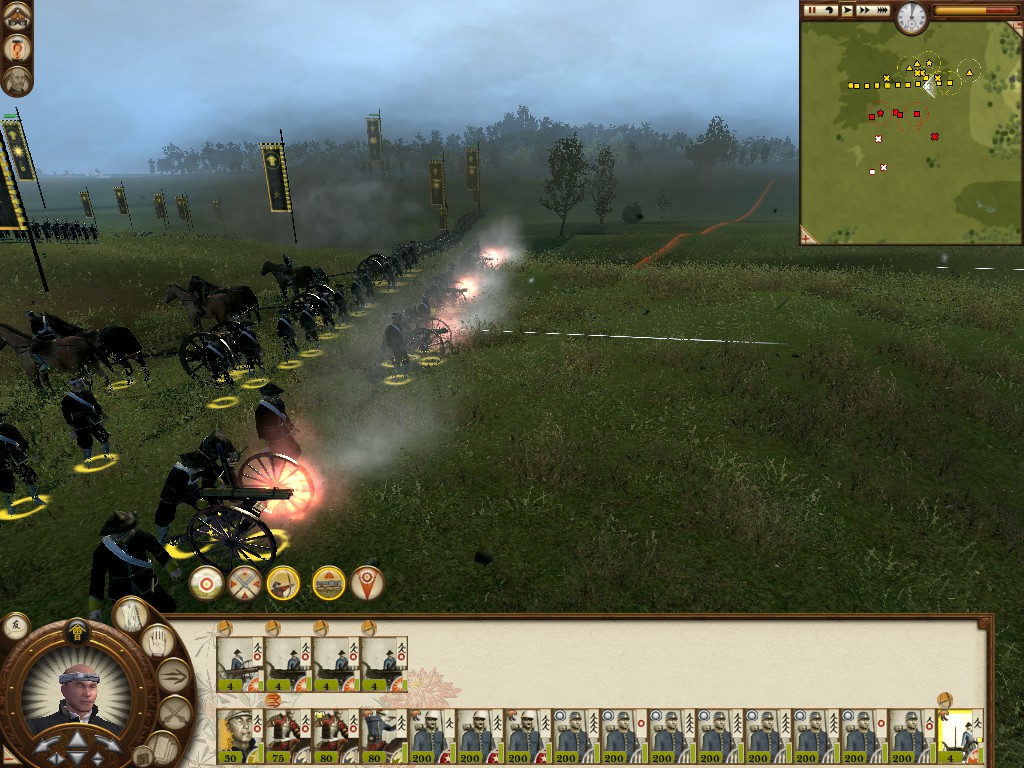The width and height of the screenshot is (1024, 768).
Task: Click the red target location marker icon
Action: [x=368, y=582]
